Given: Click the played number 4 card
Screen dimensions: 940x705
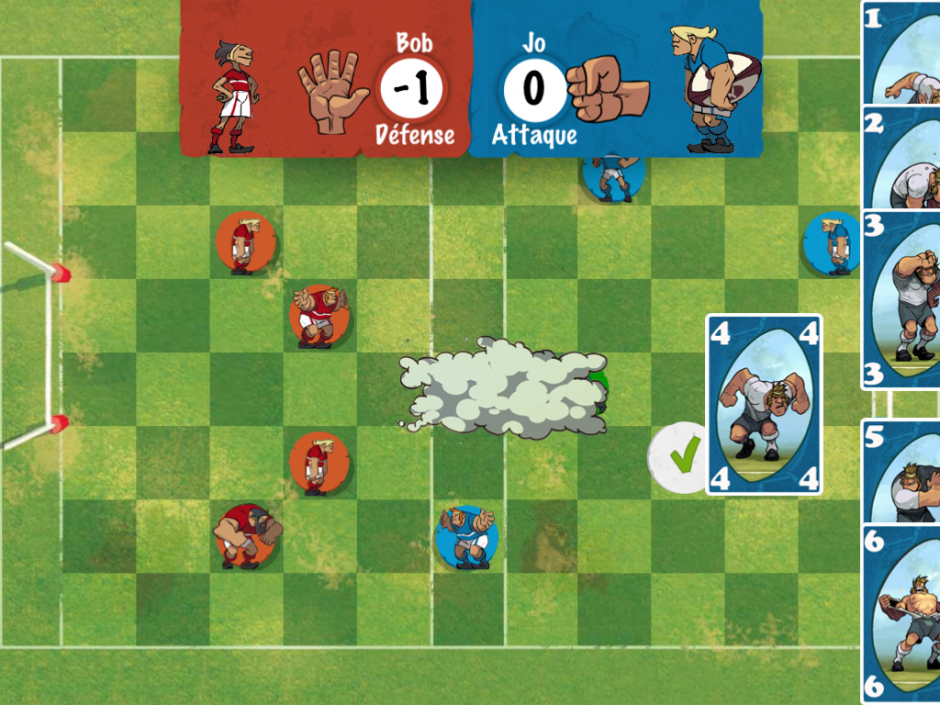Looking at the screenshot, I should pyautogui.click(x=764, y=405).
